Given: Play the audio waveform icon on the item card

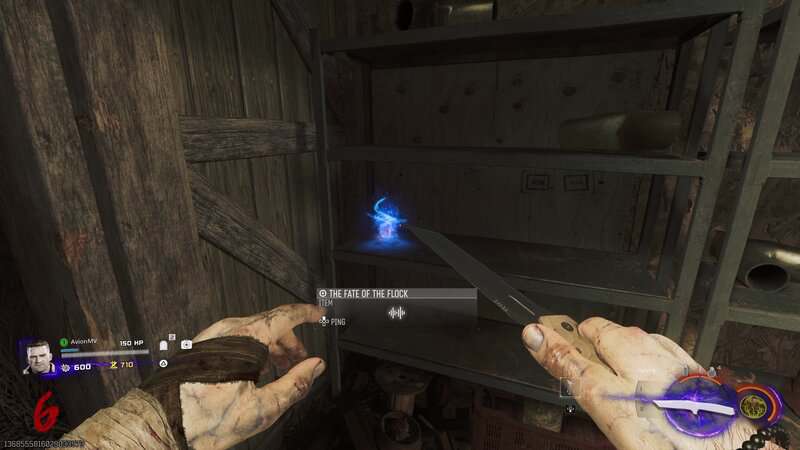Looking at the screenshot, I should tap(397, 313).
